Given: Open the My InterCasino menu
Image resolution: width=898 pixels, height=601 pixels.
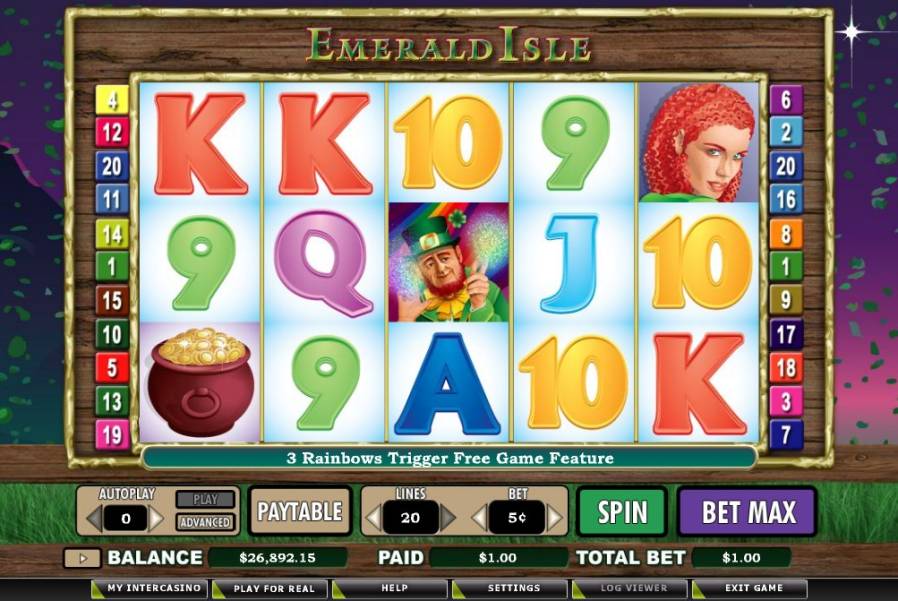Looking at the screenshot, I should [x=151, y=588].
